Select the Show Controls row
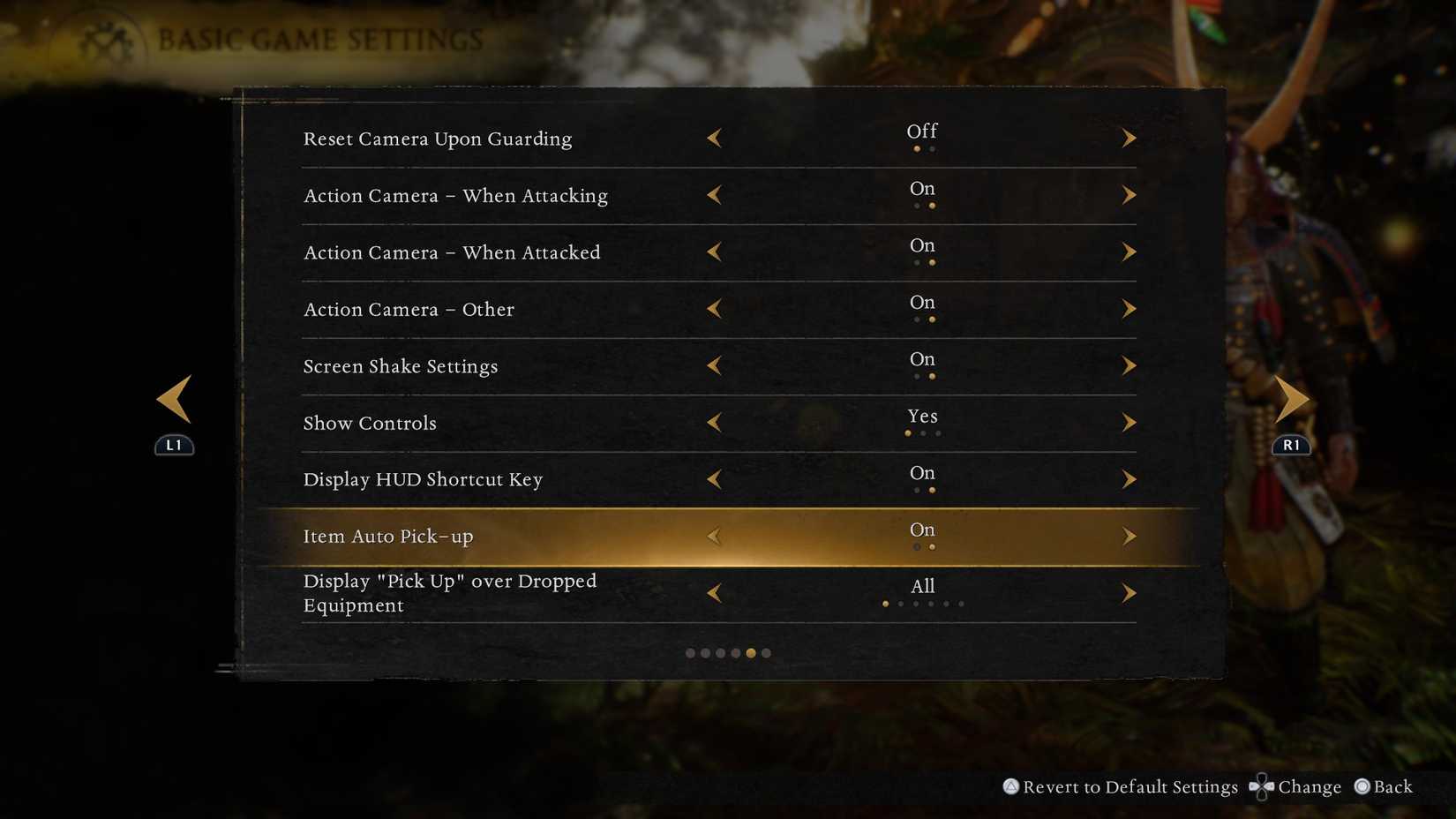1456x819 pixels. click(x=370, y=422)
